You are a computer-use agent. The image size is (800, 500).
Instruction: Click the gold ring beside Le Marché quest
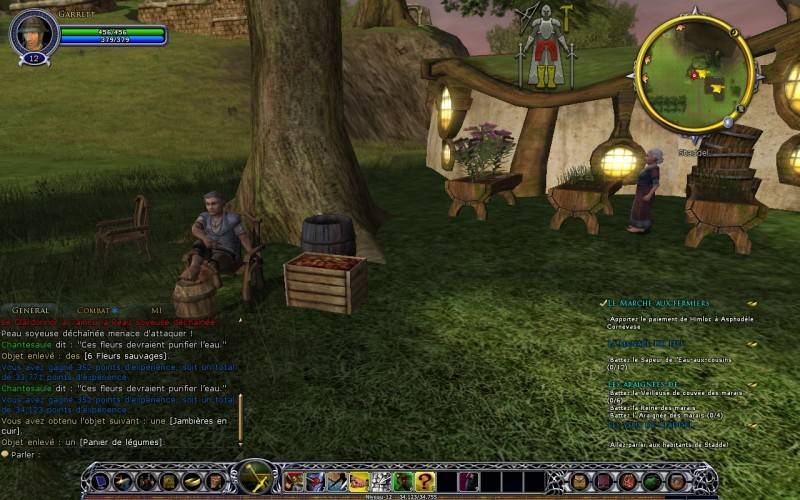tap(752, 303)
